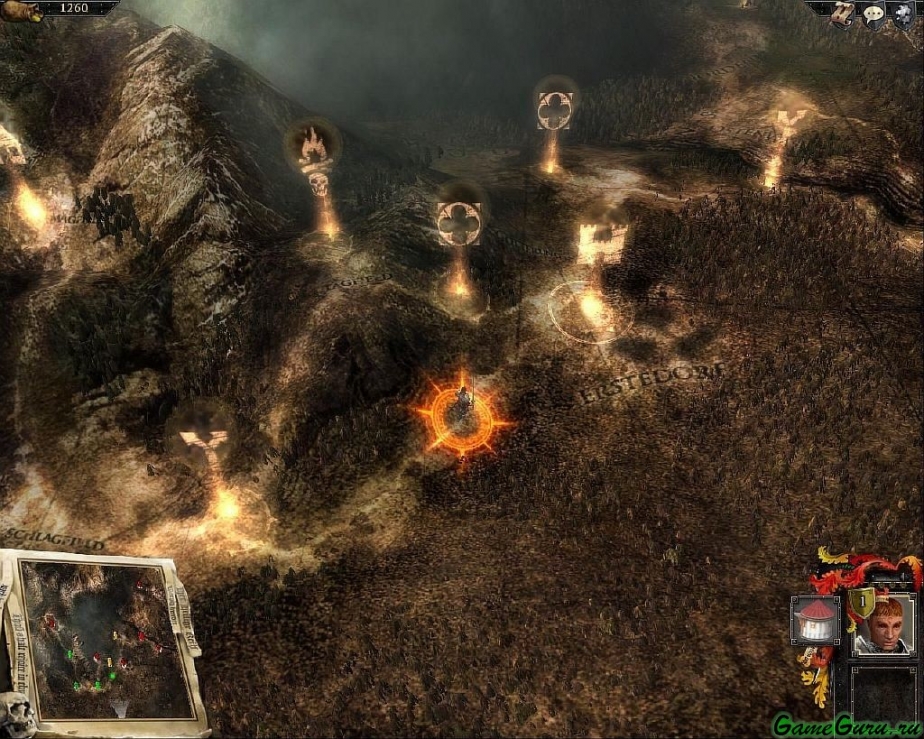Click the red-roofed camp tent button
This screenshot has height=739, width=924.
tap(814, 620)
